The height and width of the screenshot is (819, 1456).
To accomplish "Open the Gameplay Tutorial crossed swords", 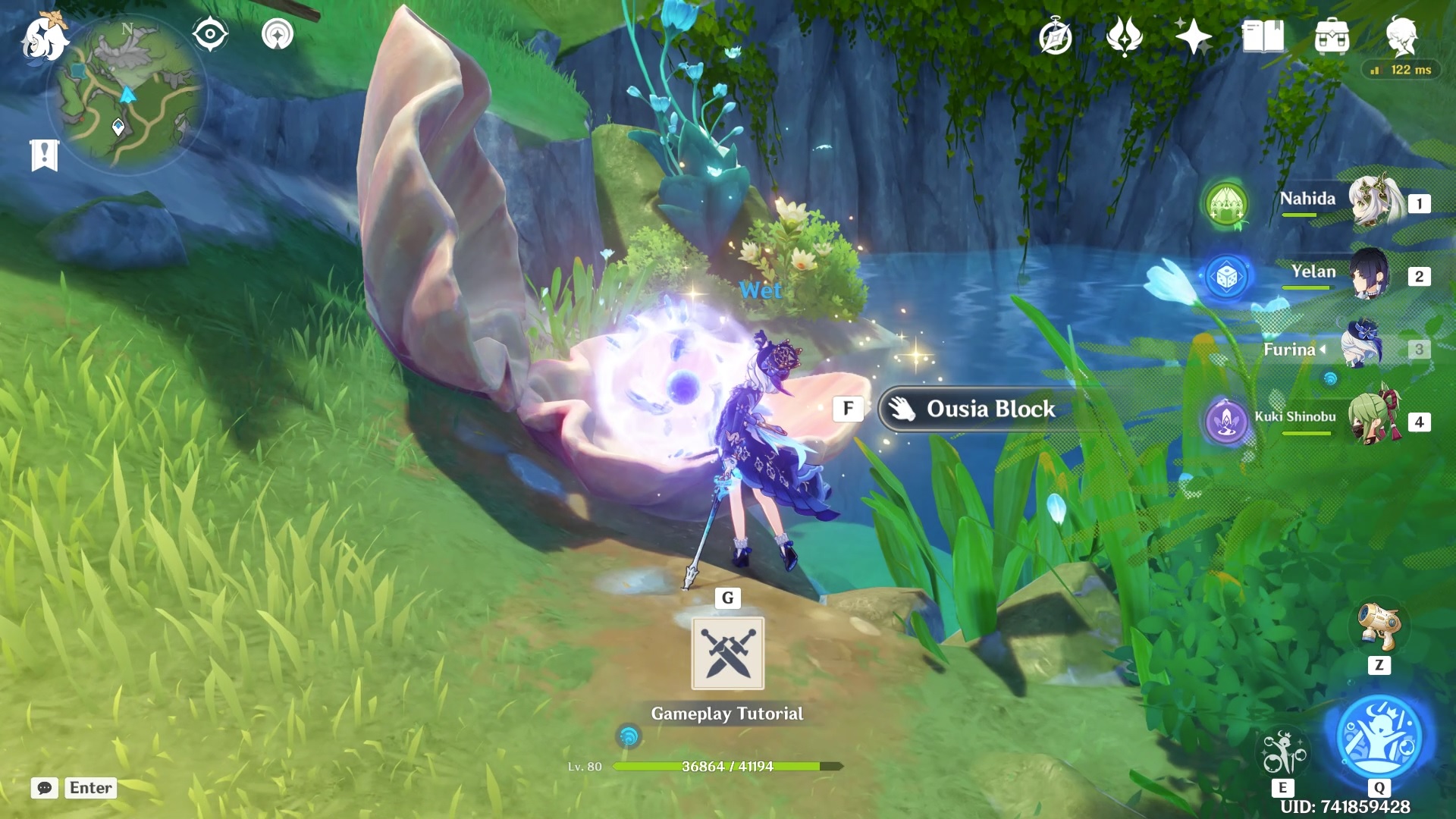I will (727, 653).
